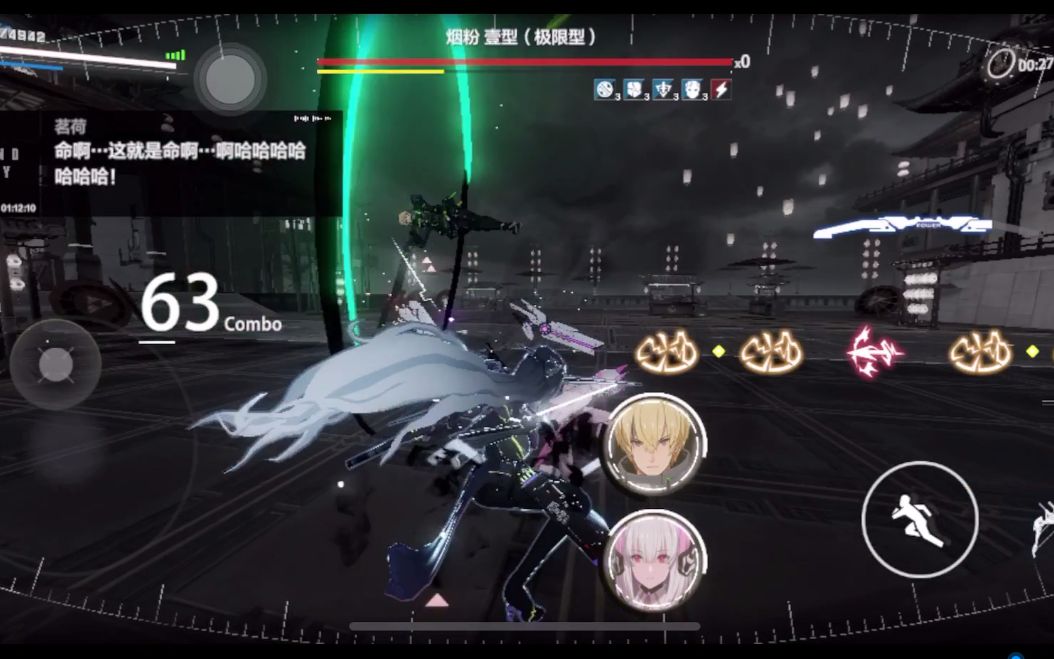Viewport: 1054px width, 659px height.
Task: Switch to the white-haired girl portrait
Action: click(x=656, y=561)
